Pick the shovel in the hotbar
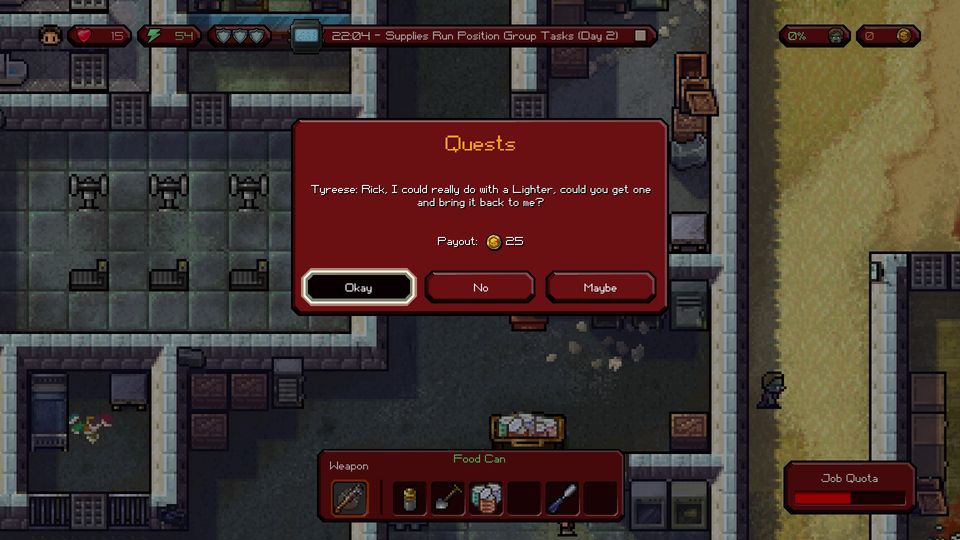 (x=447, y=497)
